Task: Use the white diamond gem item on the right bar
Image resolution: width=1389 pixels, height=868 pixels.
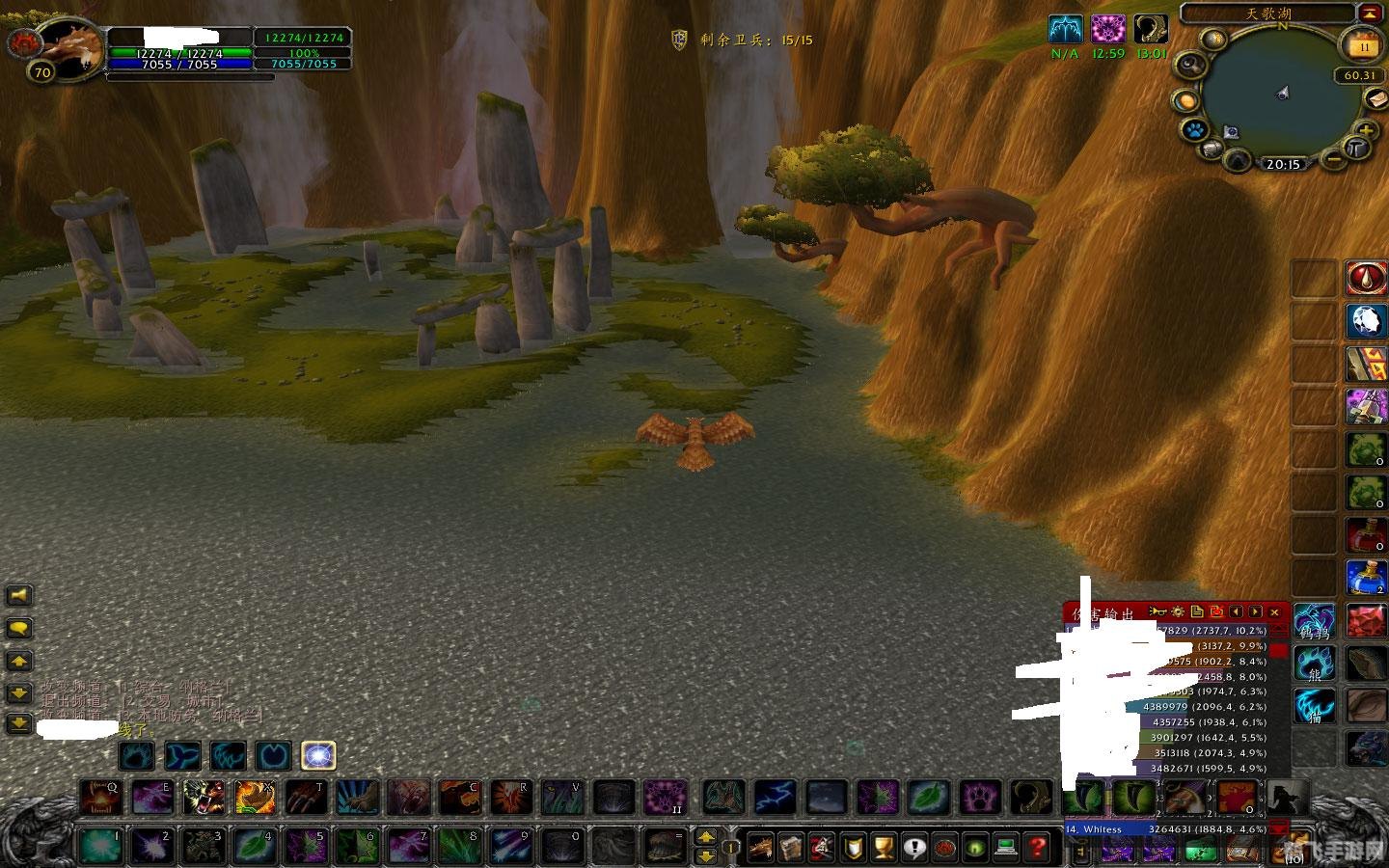Action: 1366,321
